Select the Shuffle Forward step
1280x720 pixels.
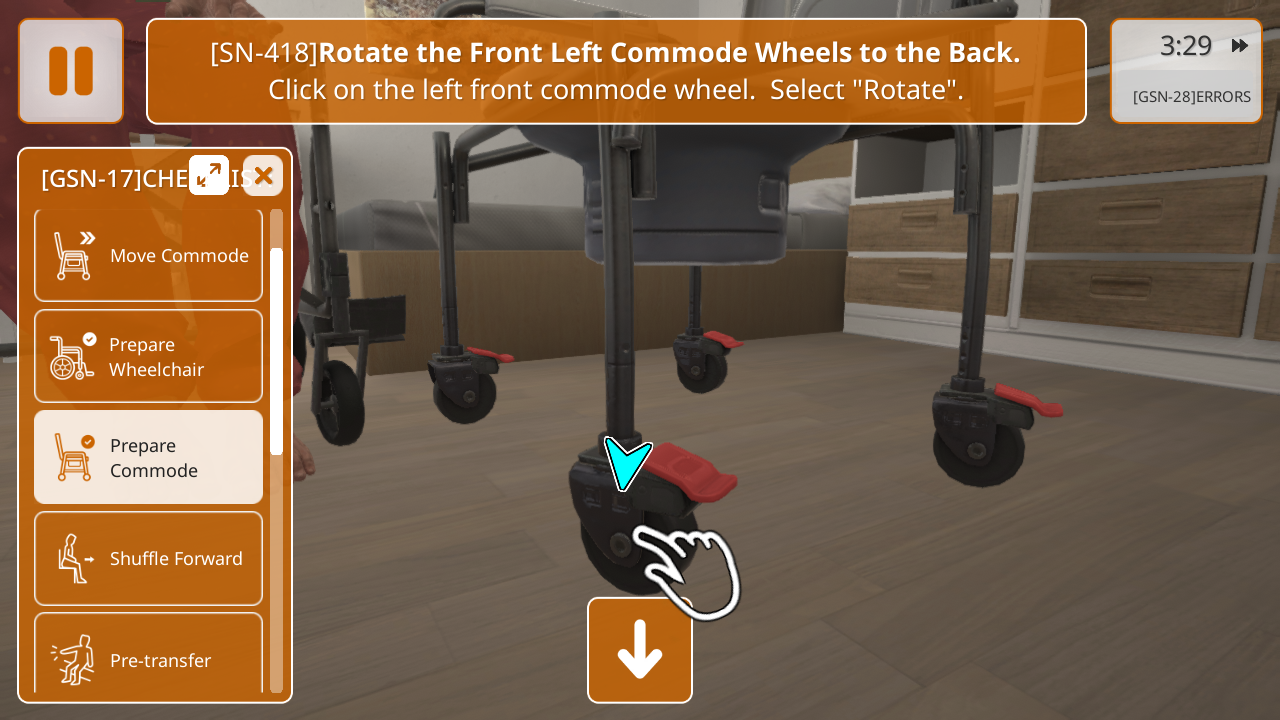tap(149, 559)
